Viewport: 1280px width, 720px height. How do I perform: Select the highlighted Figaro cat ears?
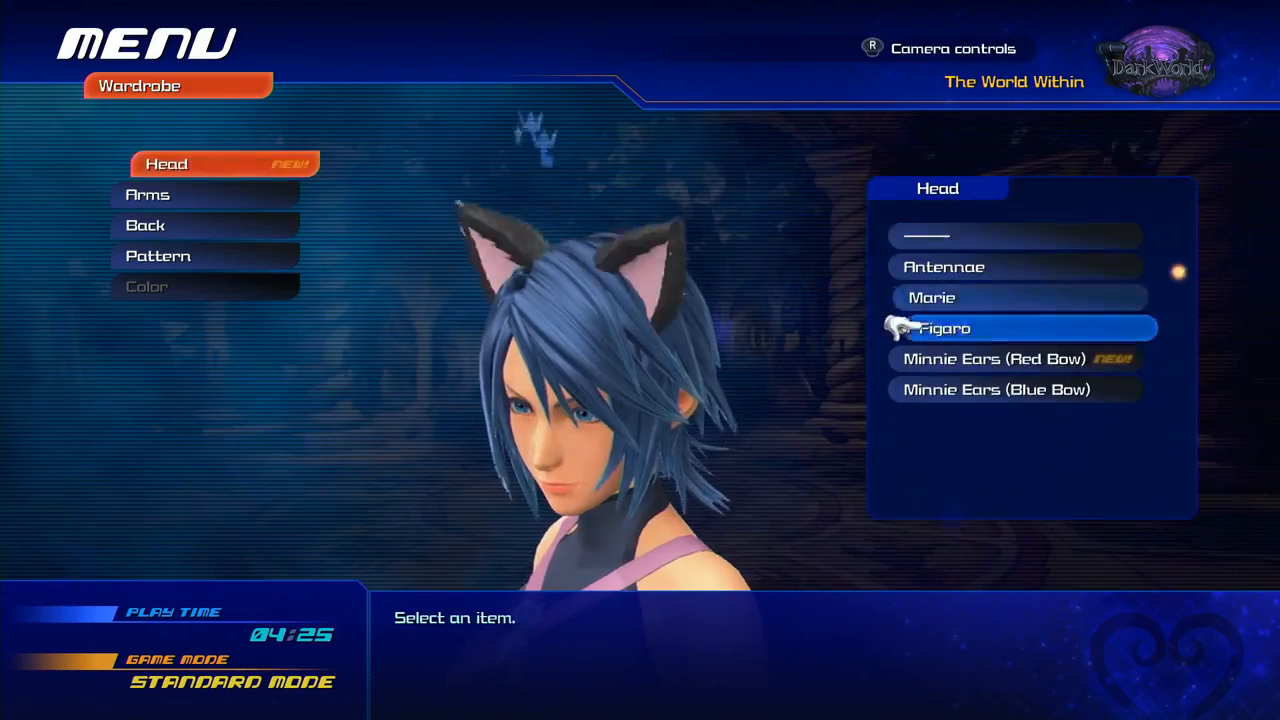pos(1030,328)
